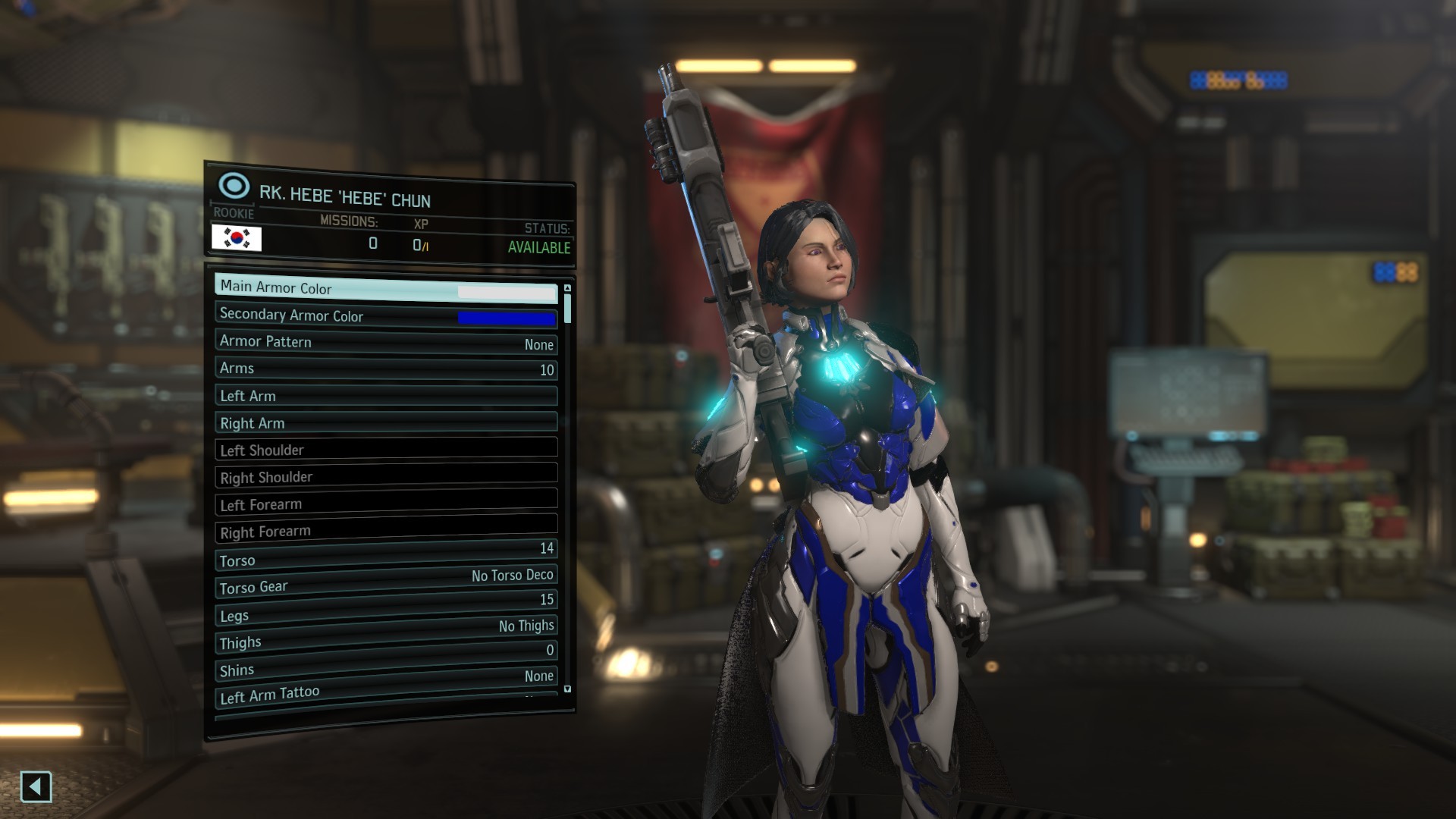
Task: Choose the Armor Pattern entry
Action: click(x=386, y=343)
